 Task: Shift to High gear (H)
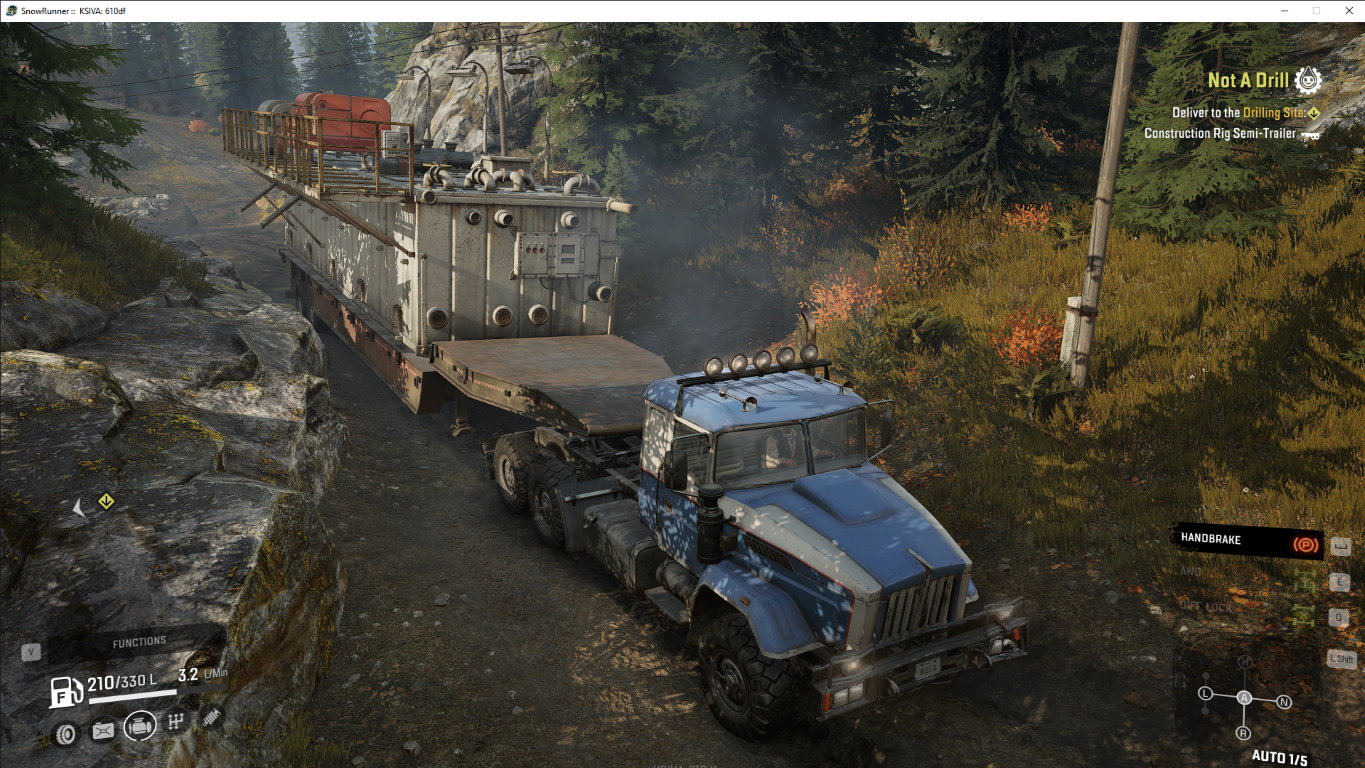coord(1245,663)
